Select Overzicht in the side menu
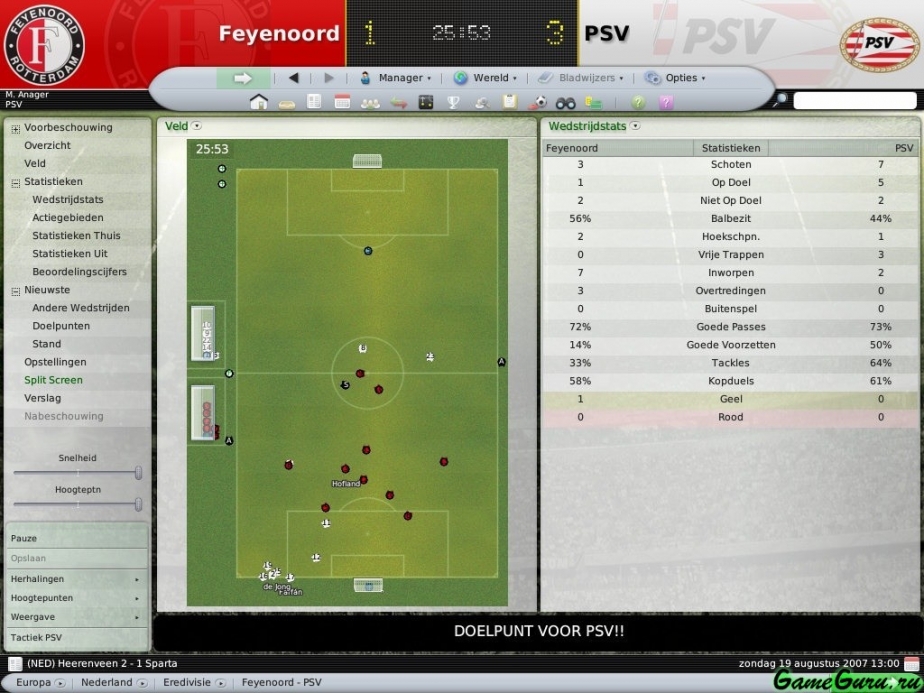This screenshot has width=924, height=693. [47, 145]
